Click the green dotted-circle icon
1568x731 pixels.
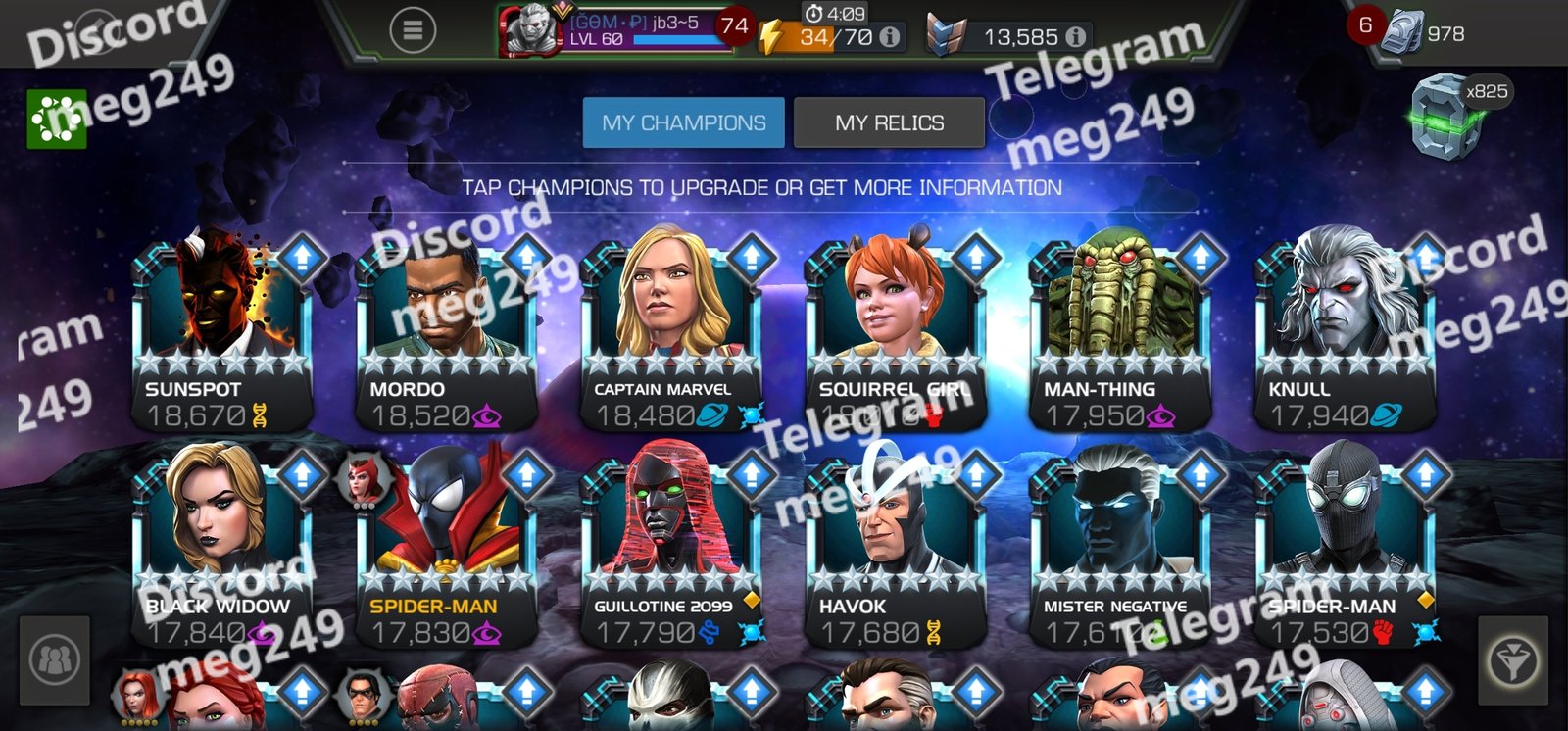56,119
